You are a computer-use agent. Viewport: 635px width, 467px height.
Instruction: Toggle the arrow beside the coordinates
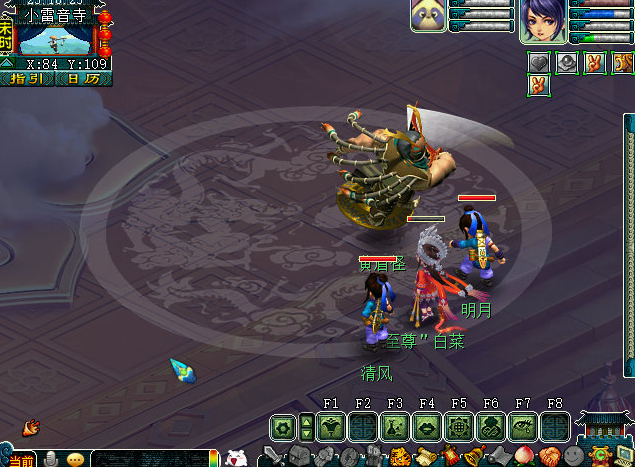pyautogui.click(x=7, y=63)
